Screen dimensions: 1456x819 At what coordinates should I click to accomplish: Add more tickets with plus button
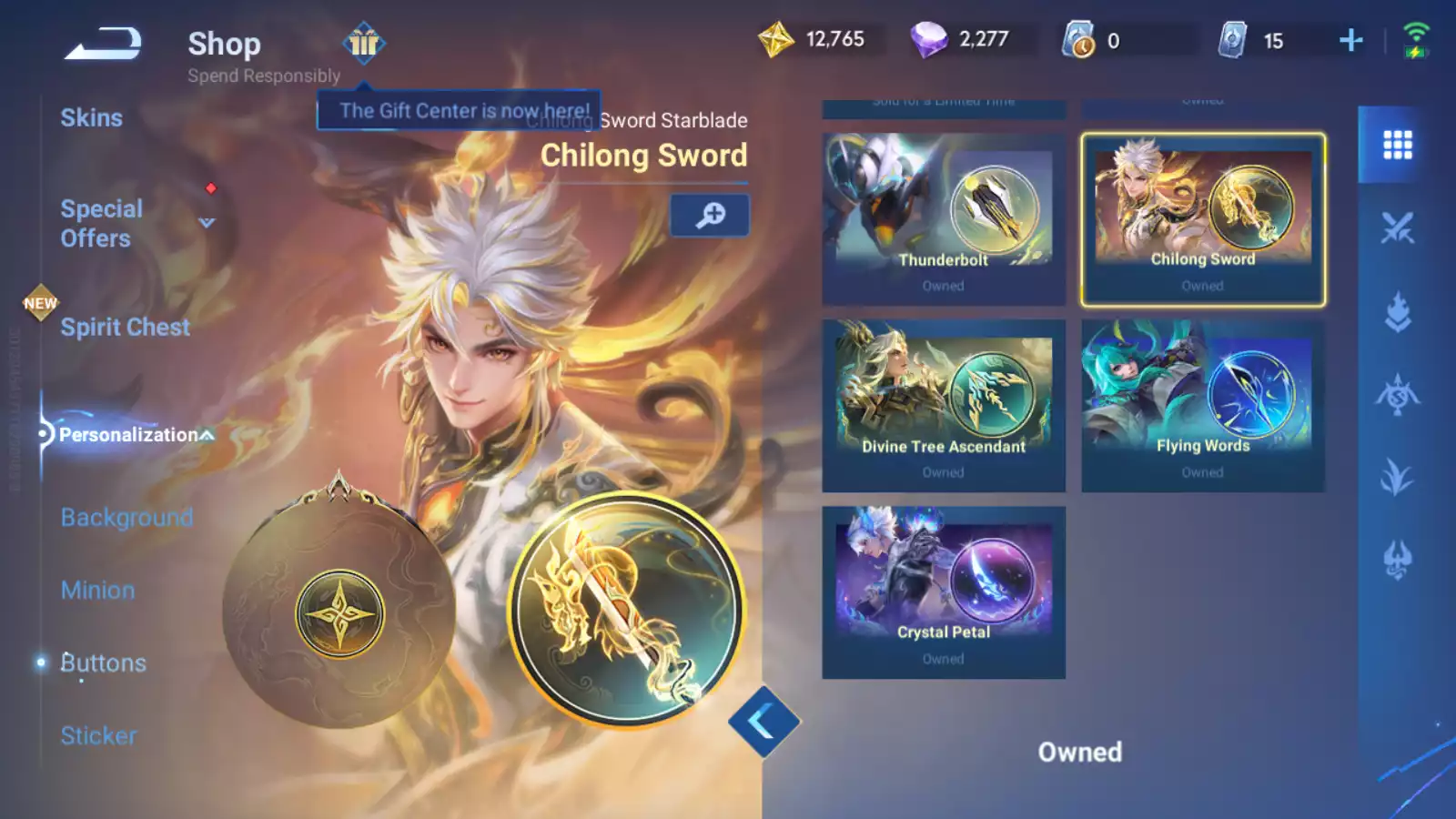[1351, 40]
